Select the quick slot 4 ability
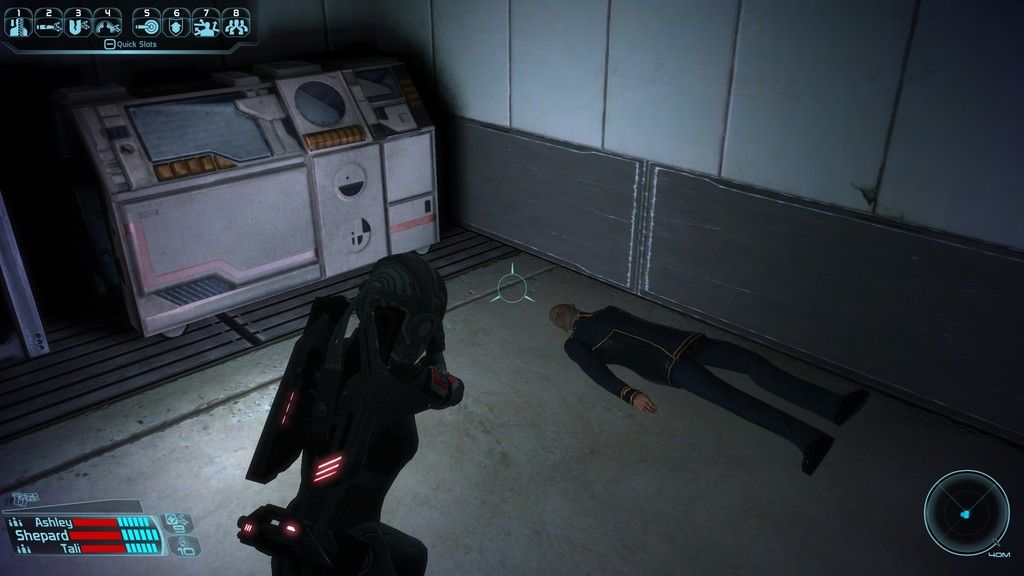 pos(107,23)
